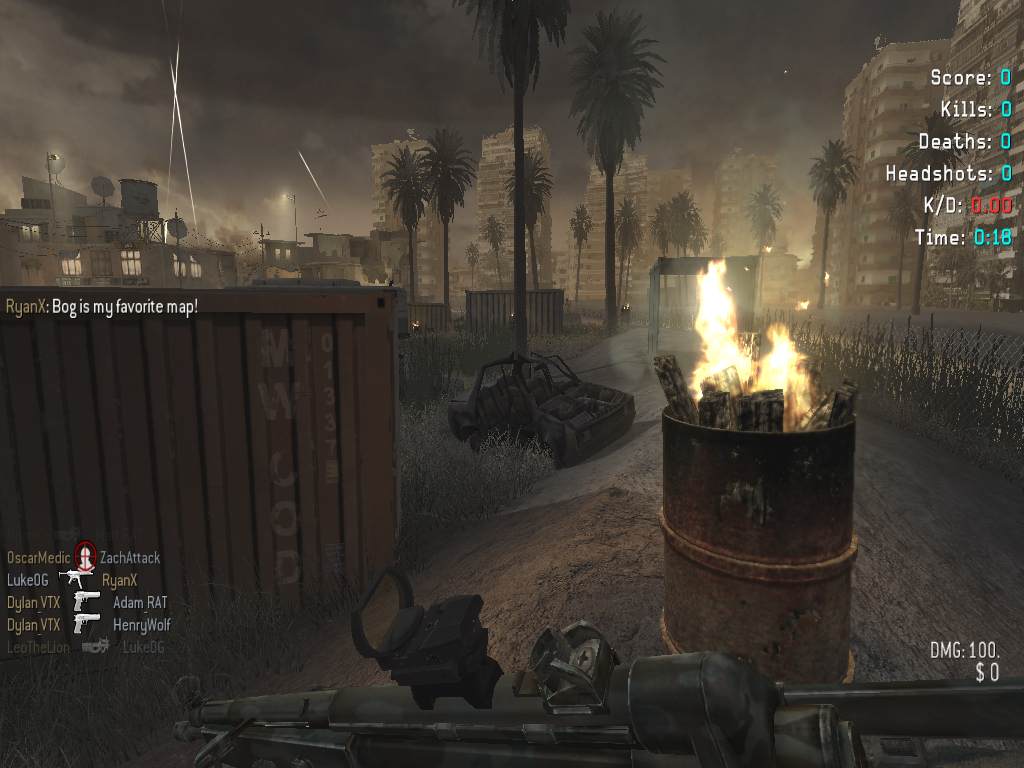The height and width of the screenshot is (768, 1024).
Task: Click Adam_RAT's name in the kill feed
Action: [x=140, y=602]
